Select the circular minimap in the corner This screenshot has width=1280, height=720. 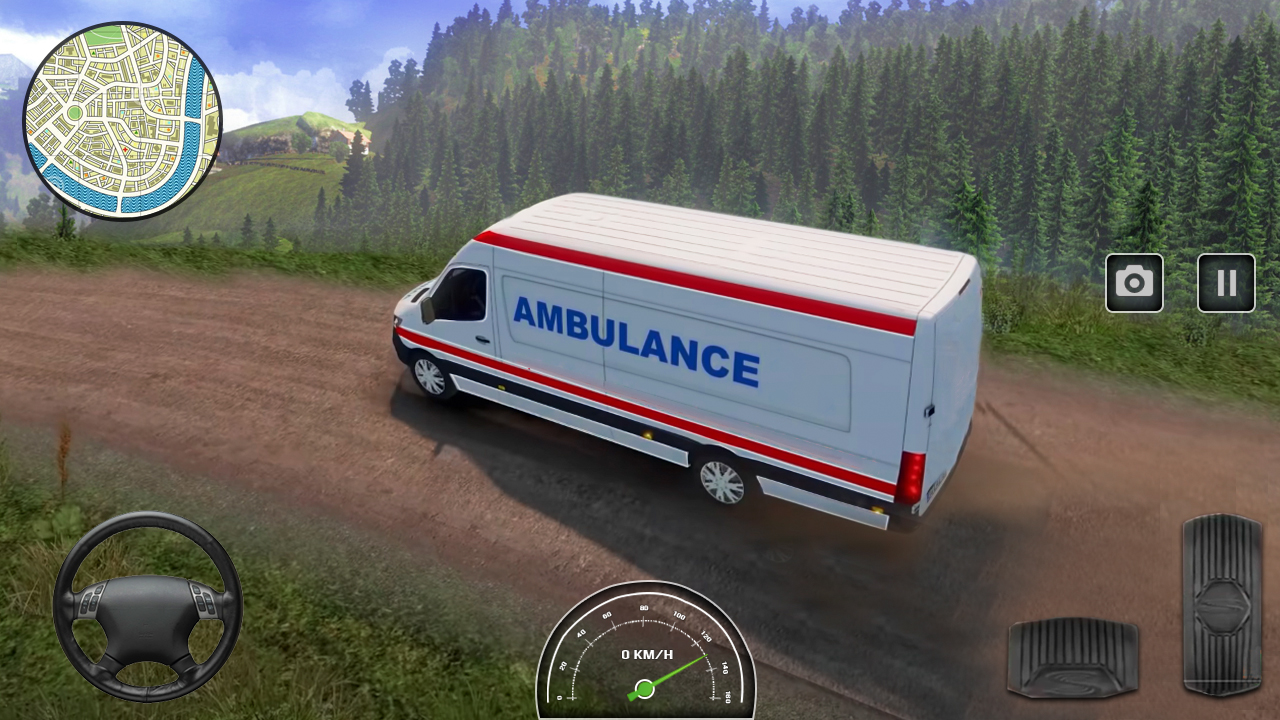point(123,120)
